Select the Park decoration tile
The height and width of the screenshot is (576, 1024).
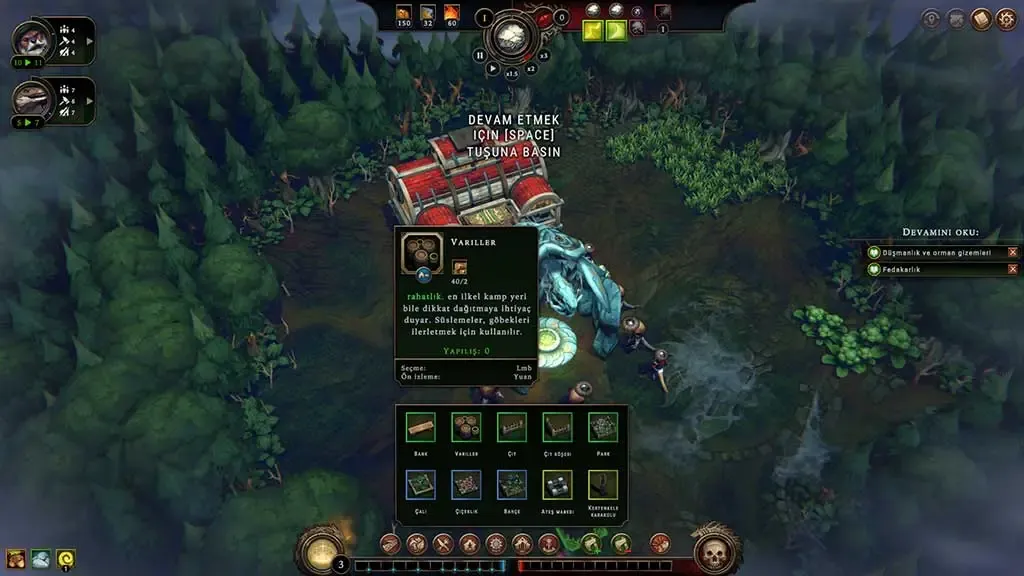tap(603, 428)
